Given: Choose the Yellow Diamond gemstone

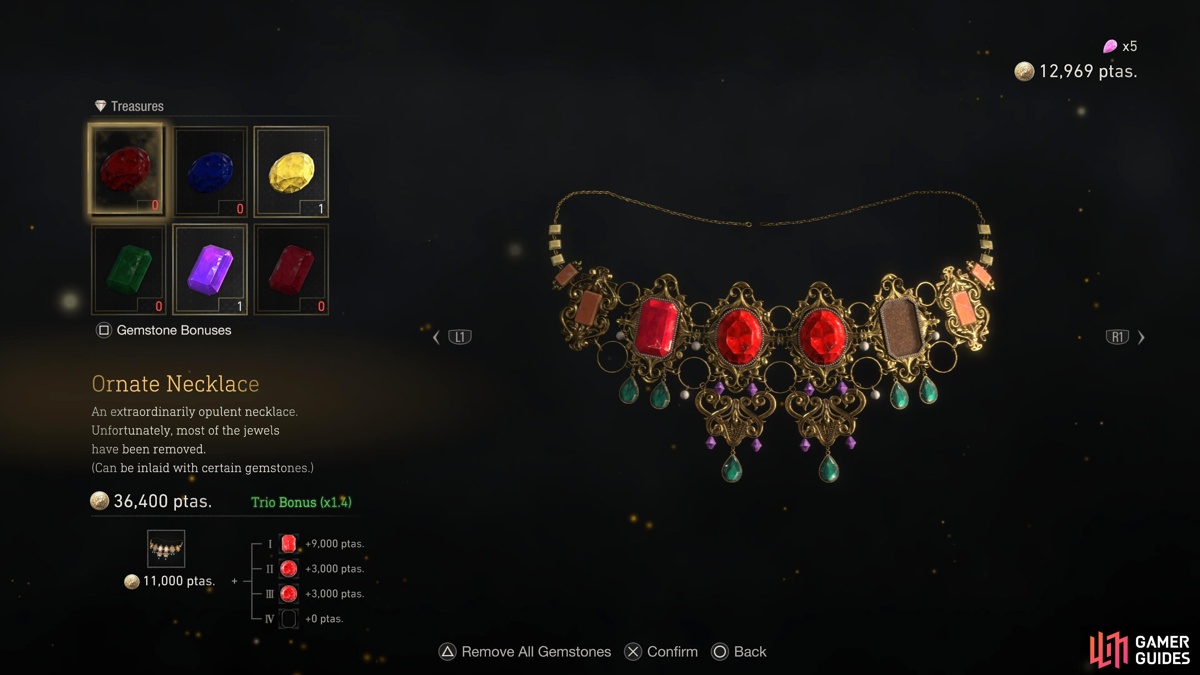Looking at the screenshot, I should (291, 171).
